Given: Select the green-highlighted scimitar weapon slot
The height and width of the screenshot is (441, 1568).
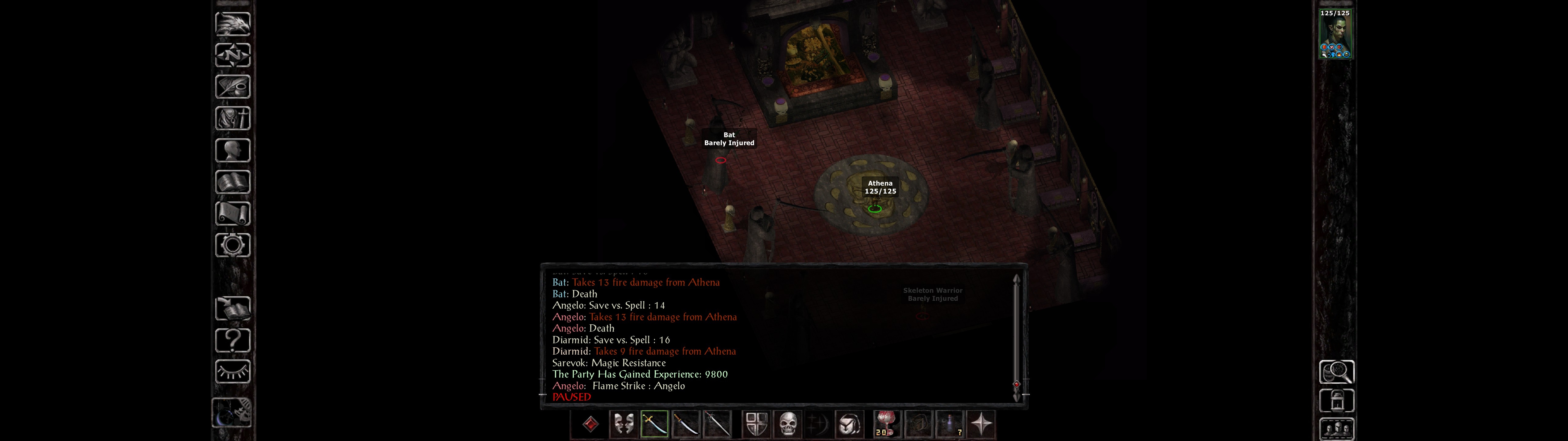Looking at the screenshot, I should [x=654, y=424].
